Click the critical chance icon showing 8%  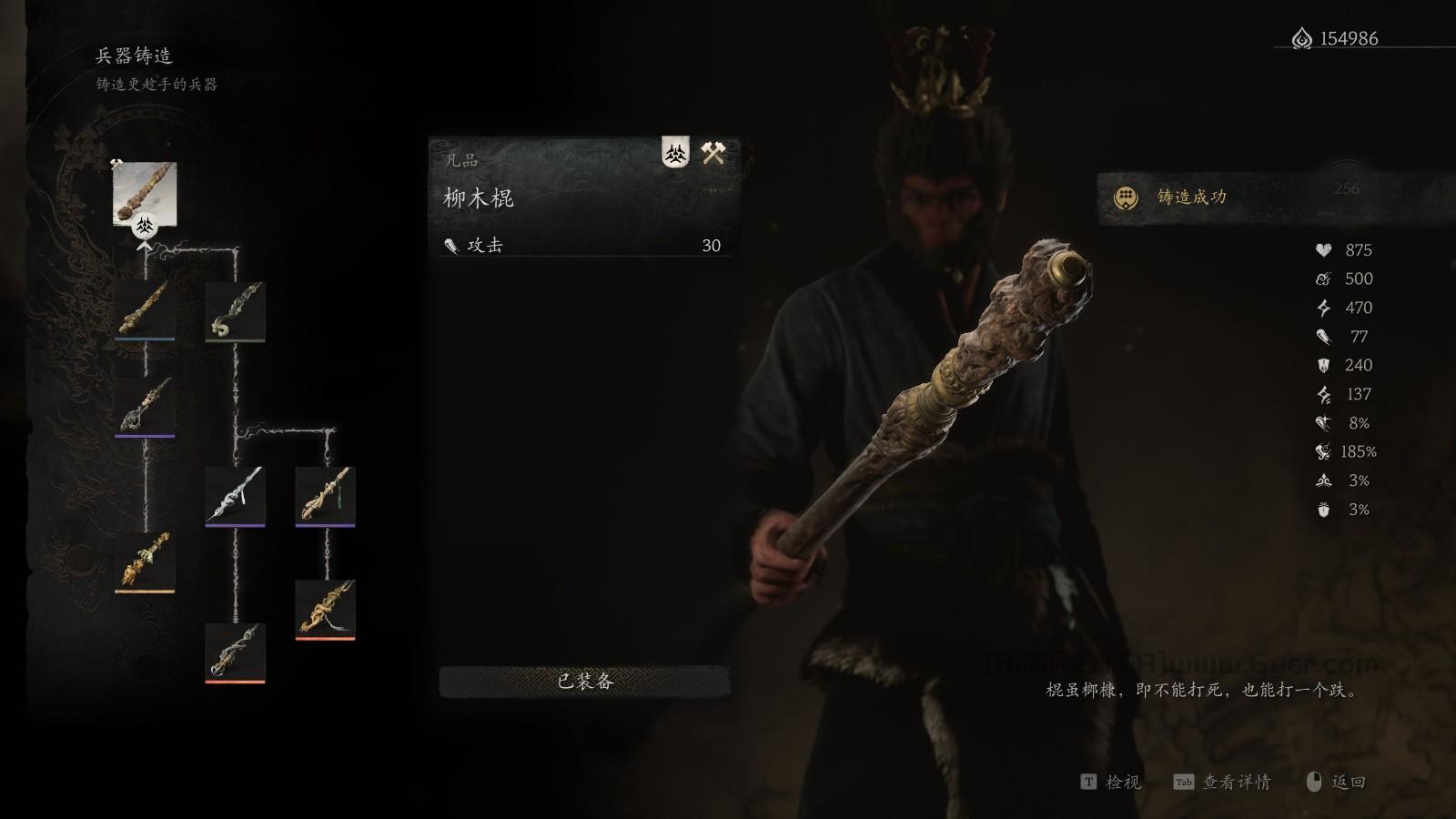point(1325,422)
